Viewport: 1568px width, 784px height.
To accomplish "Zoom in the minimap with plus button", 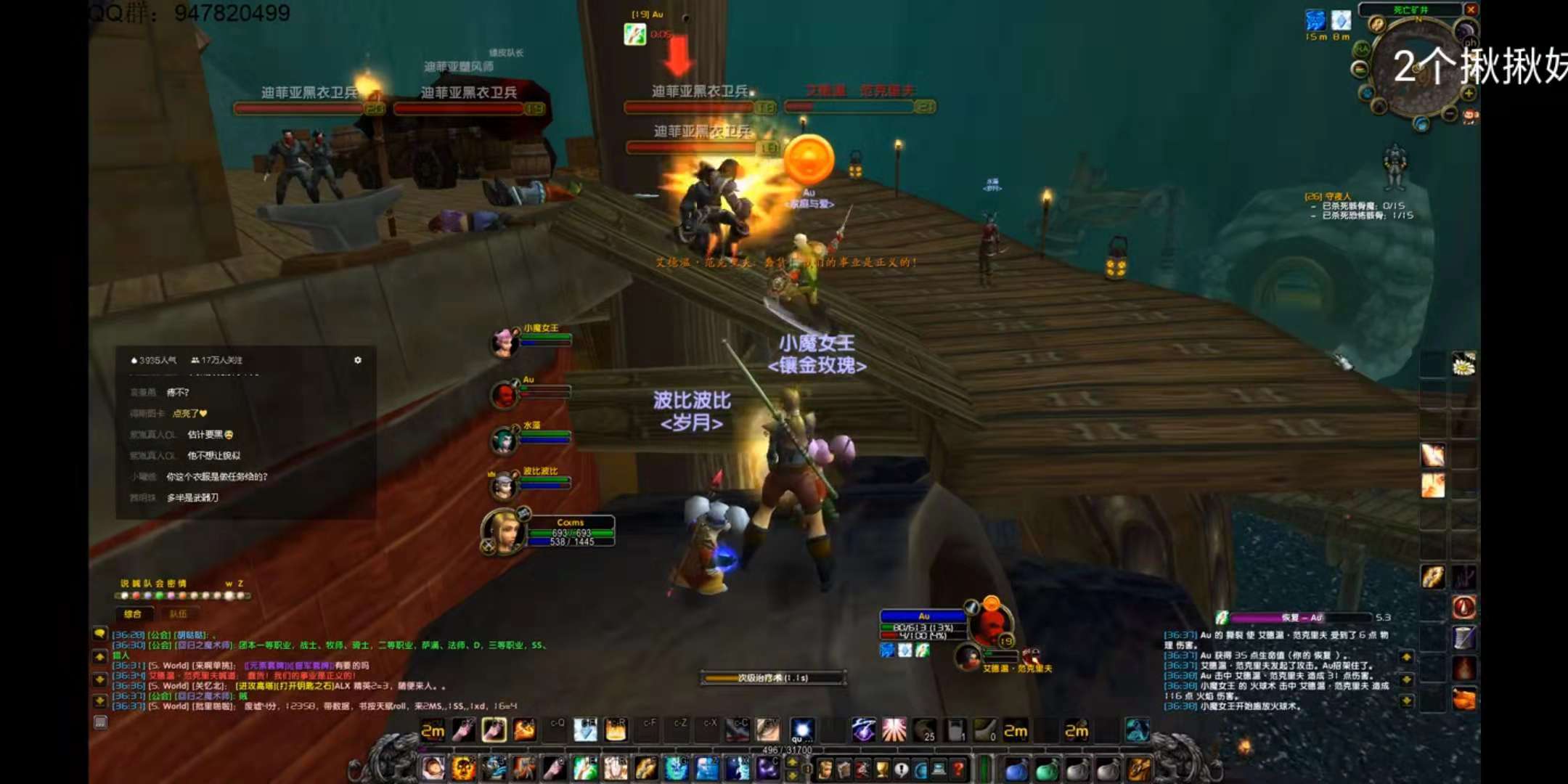I will 1468,94.
